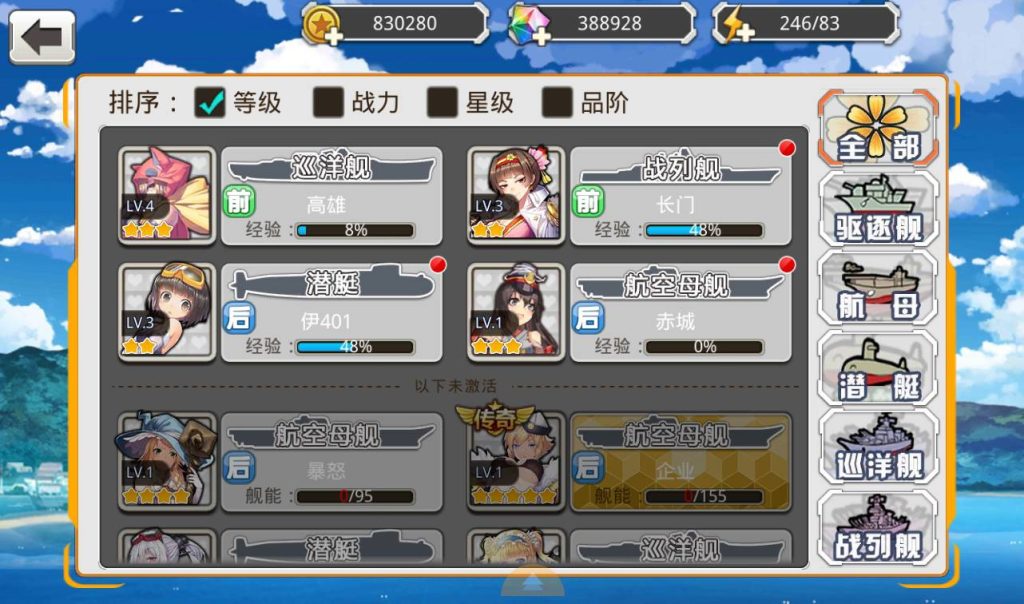Filter list to 巡洋舰 ships
Image resolution: width=1024 pixels, height=604 pixels.
(x=878, y=448)
